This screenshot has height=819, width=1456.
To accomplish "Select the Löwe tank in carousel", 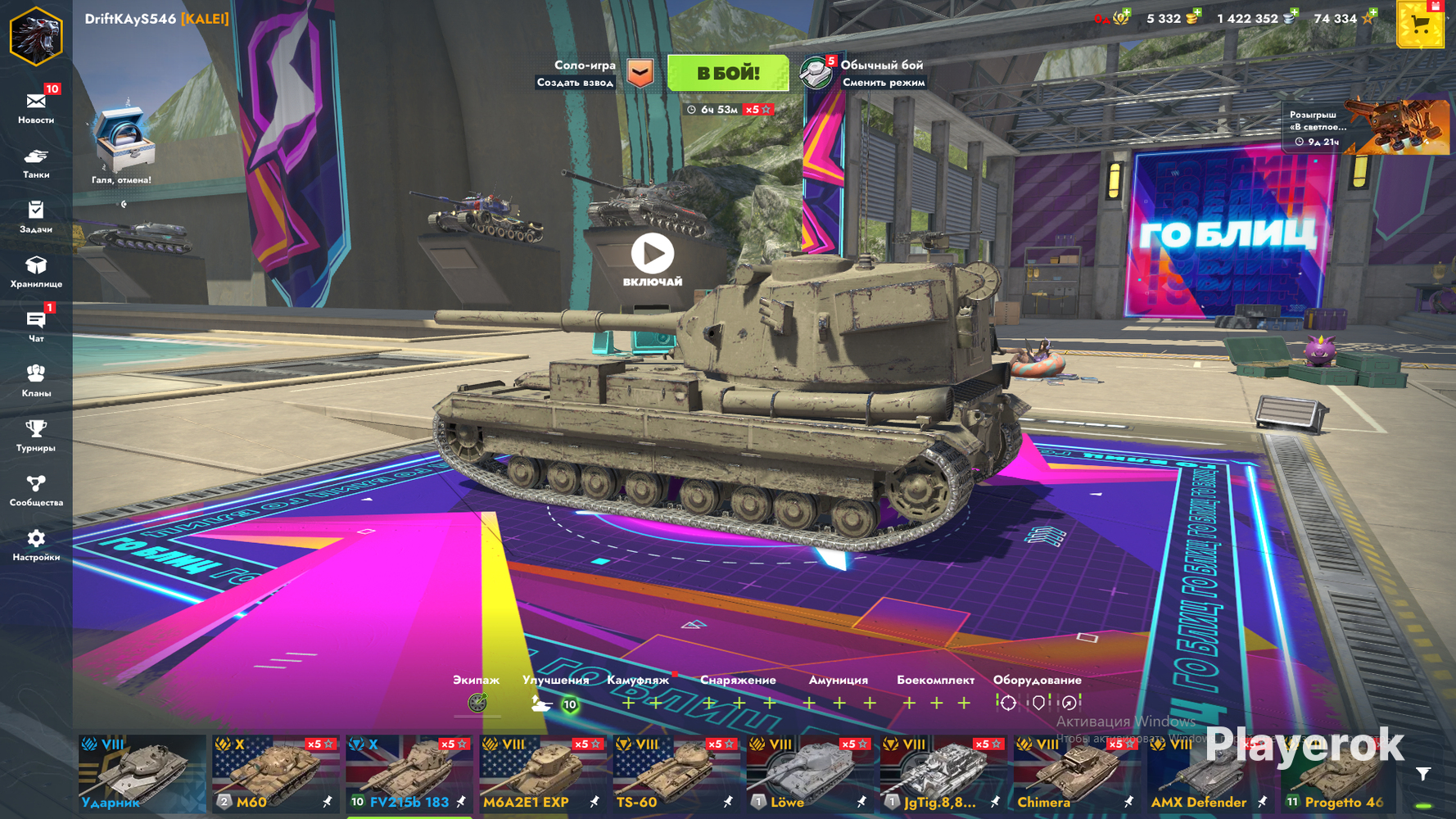I will tap(809, 774).
